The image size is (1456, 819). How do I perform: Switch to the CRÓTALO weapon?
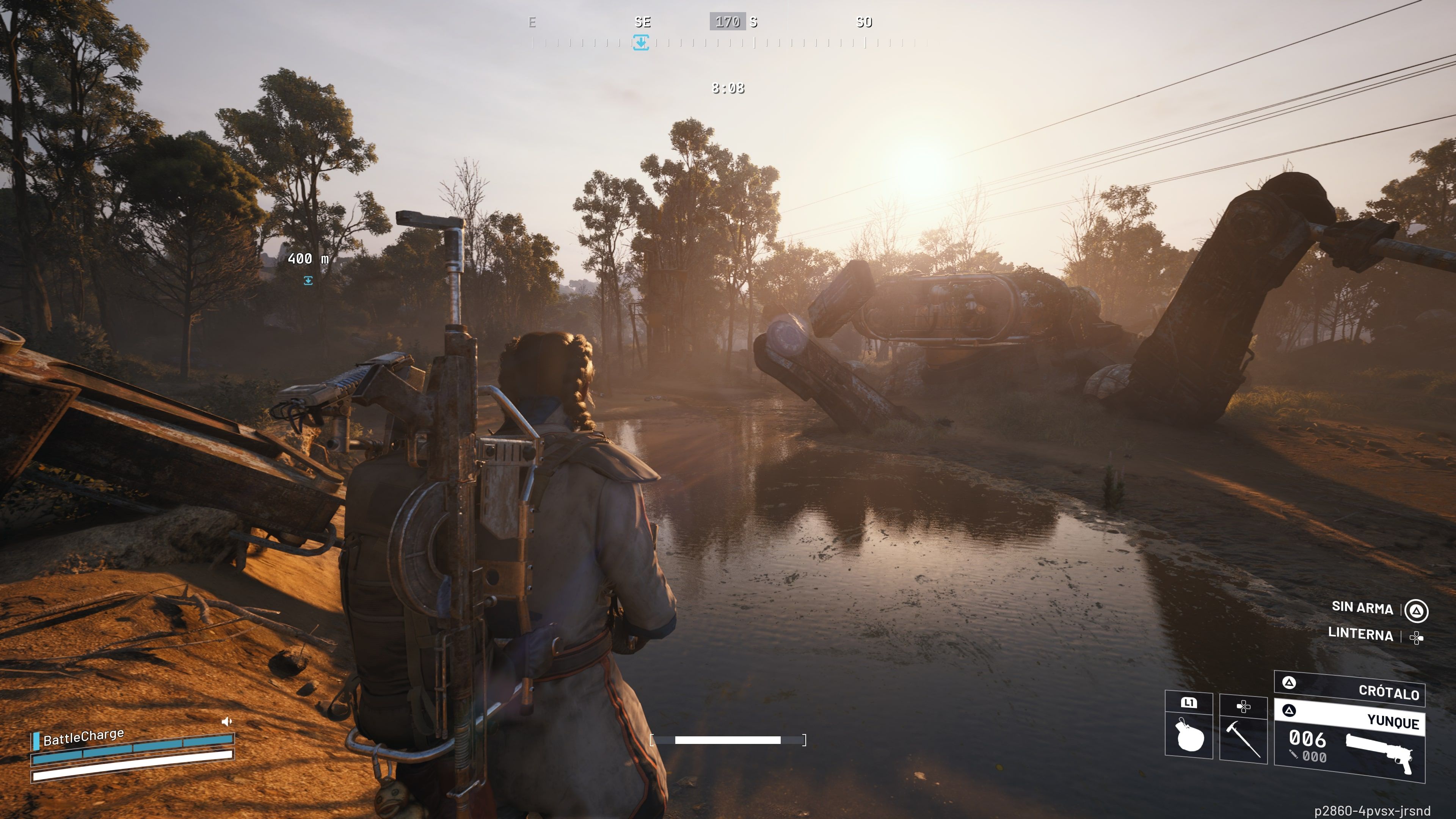[x=1350, y=688]
